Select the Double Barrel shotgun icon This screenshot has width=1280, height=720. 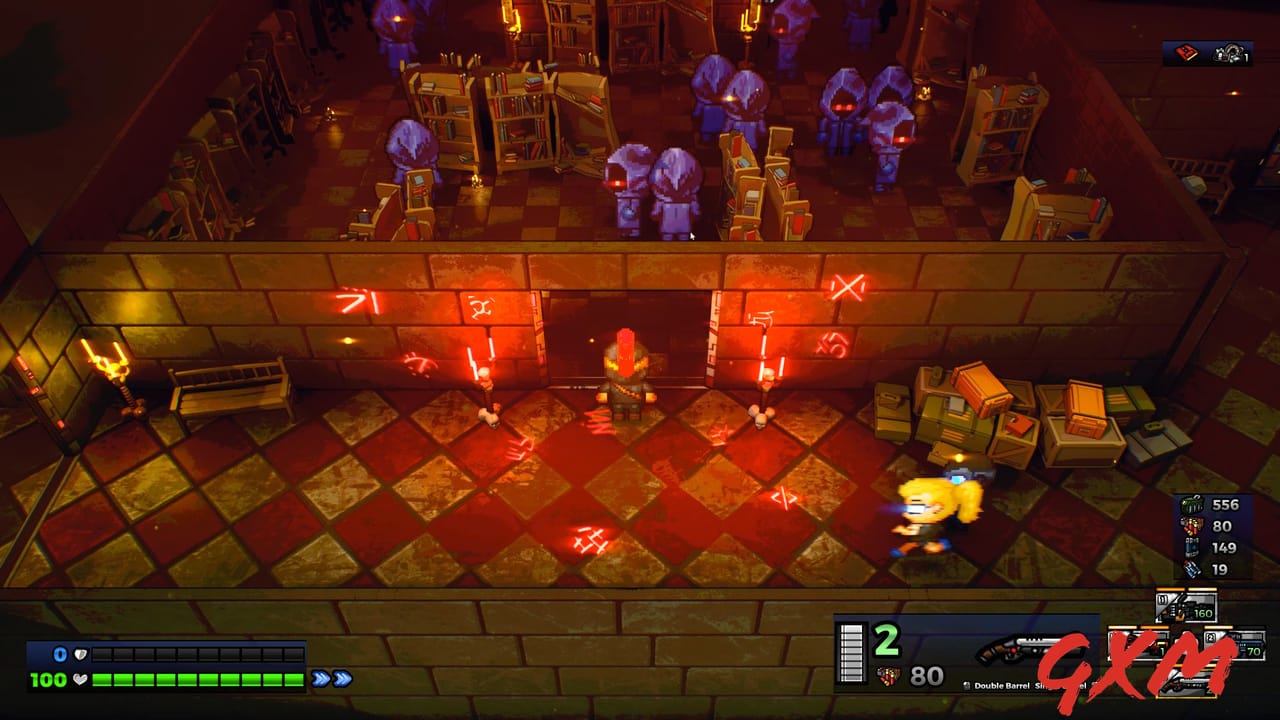pyautogui.click(x=1013, y=650)
